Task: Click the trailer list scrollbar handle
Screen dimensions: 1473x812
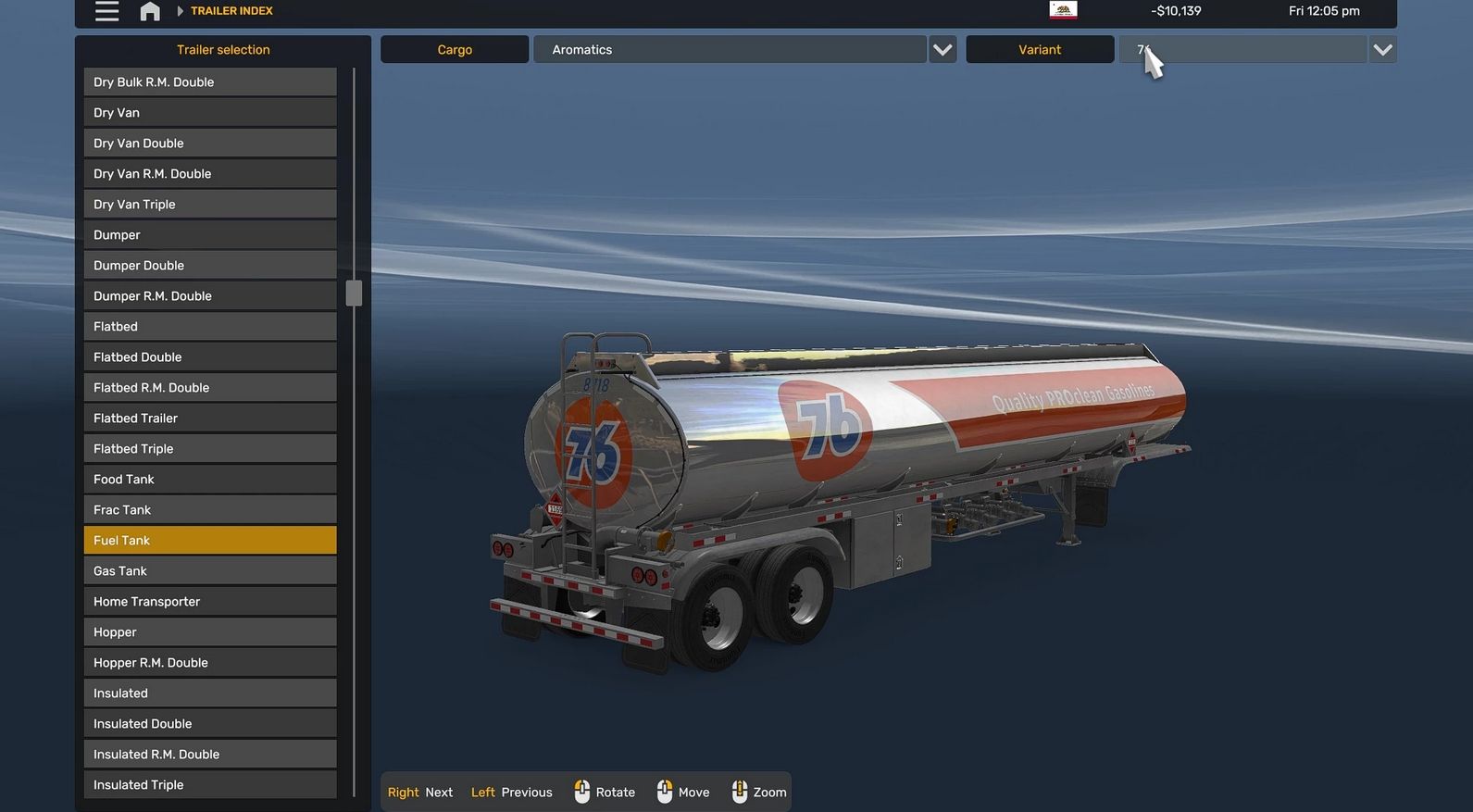Action: (x=354, y=294)
